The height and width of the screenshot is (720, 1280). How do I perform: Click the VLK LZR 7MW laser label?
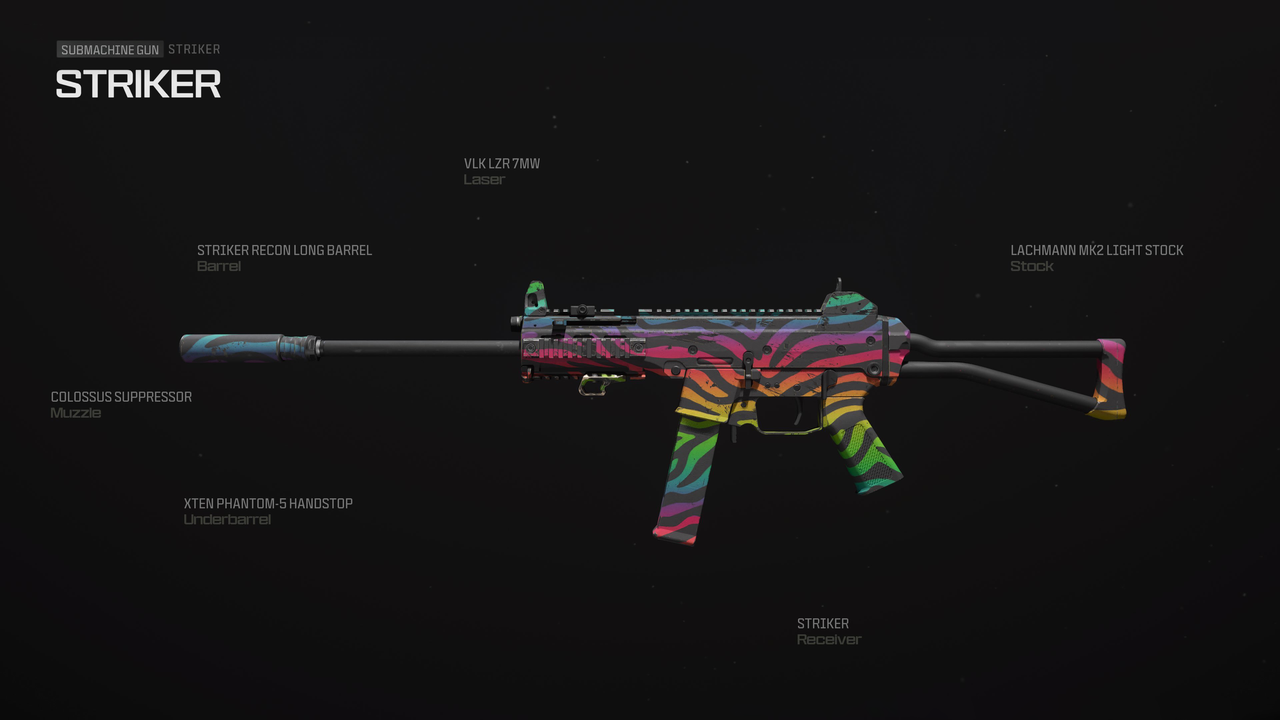pos(501,163)
